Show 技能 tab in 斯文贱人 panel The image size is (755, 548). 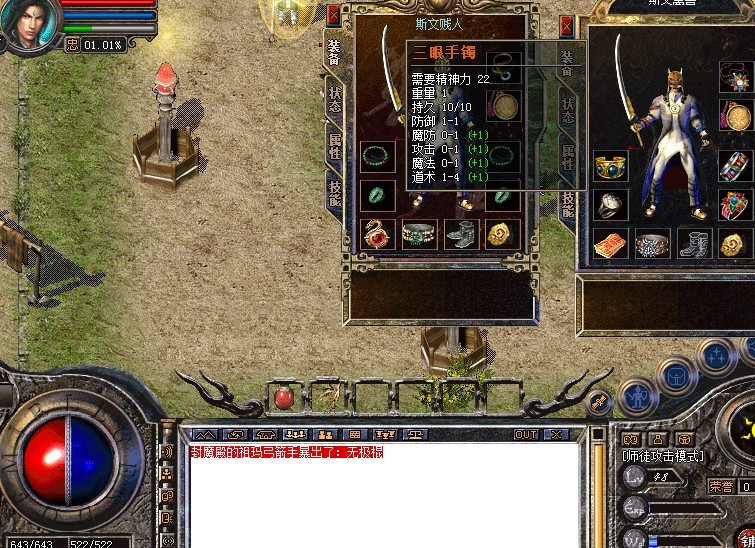pos(334,192)
